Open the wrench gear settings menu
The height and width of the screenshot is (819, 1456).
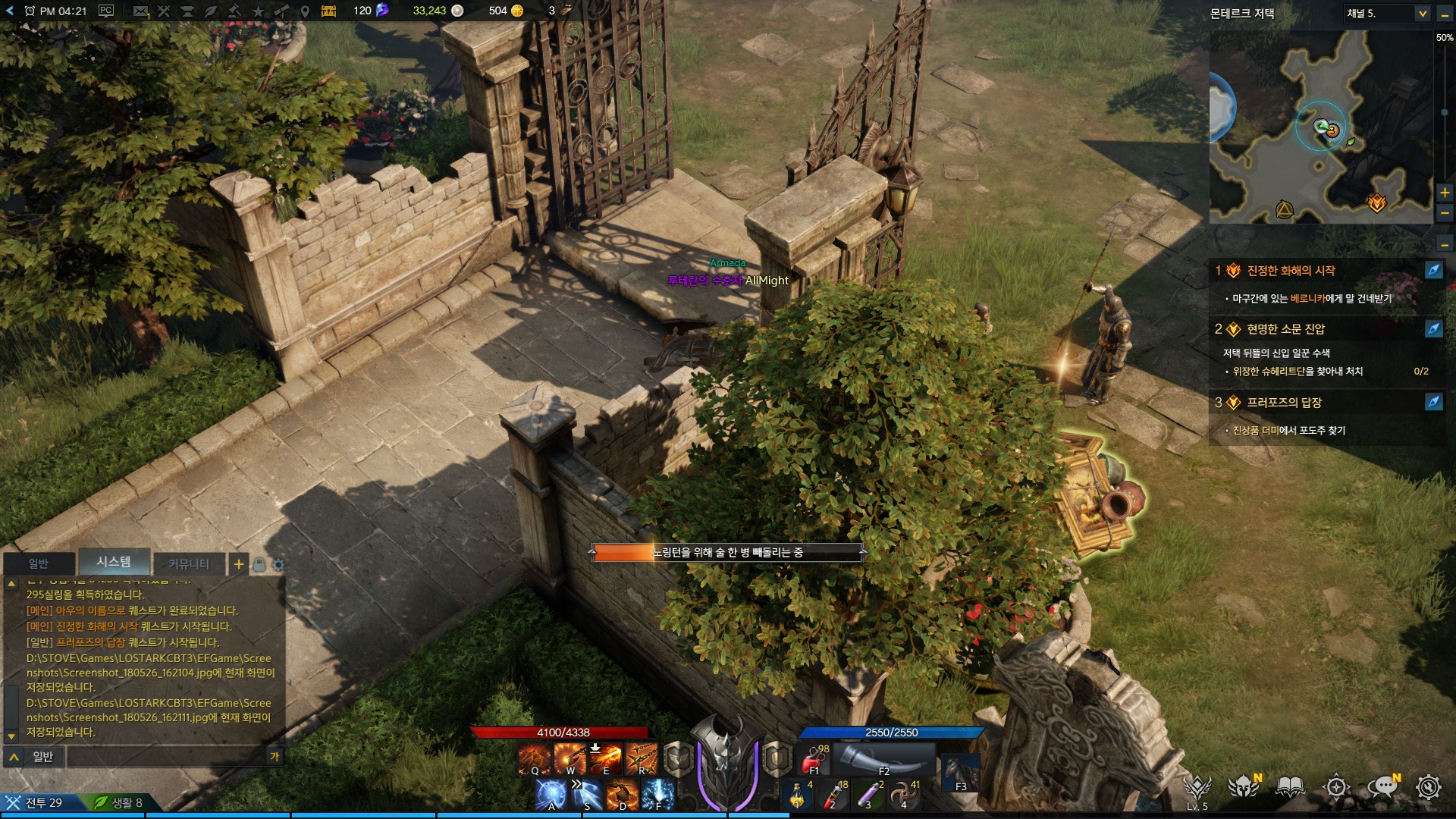1429,787
